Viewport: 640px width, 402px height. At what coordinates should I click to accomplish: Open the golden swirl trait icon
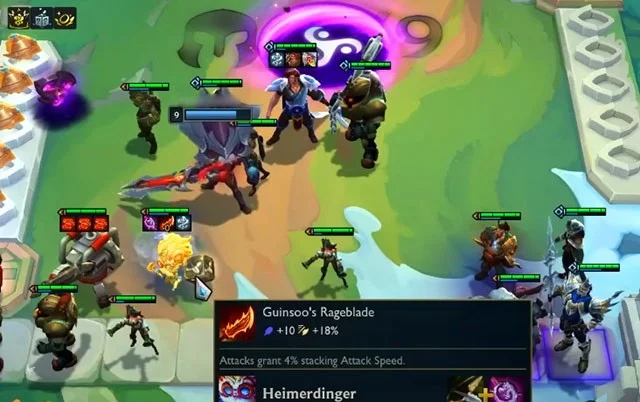(x=67, y=16)
